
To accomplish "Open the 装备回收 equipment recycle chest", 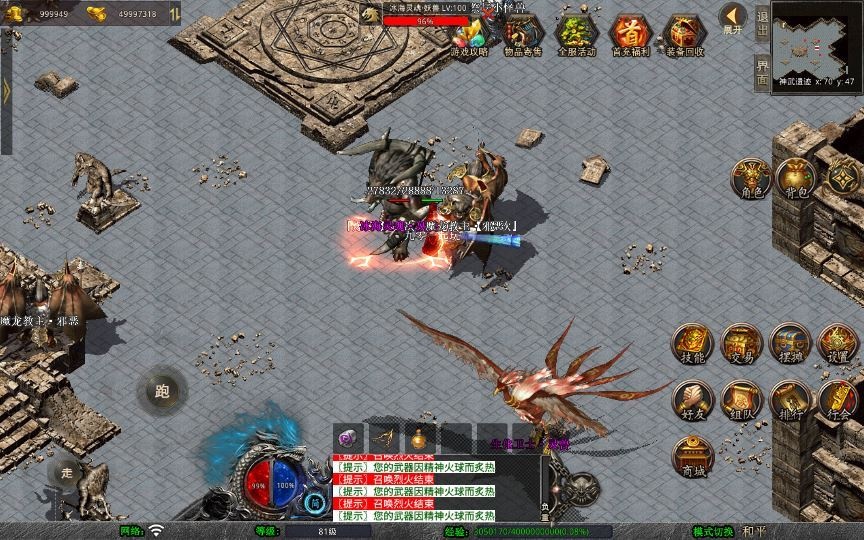I will 684,36.
